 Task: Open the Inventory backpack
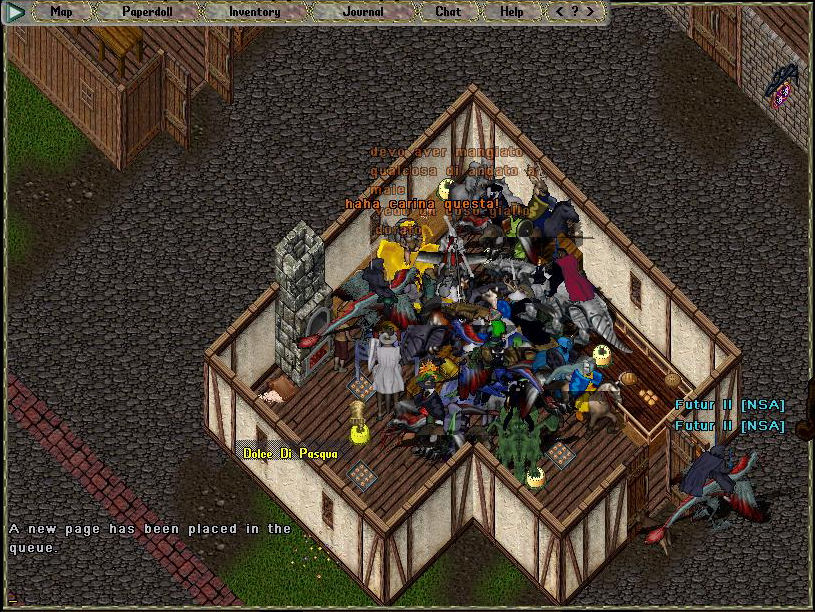click(254, 12)
